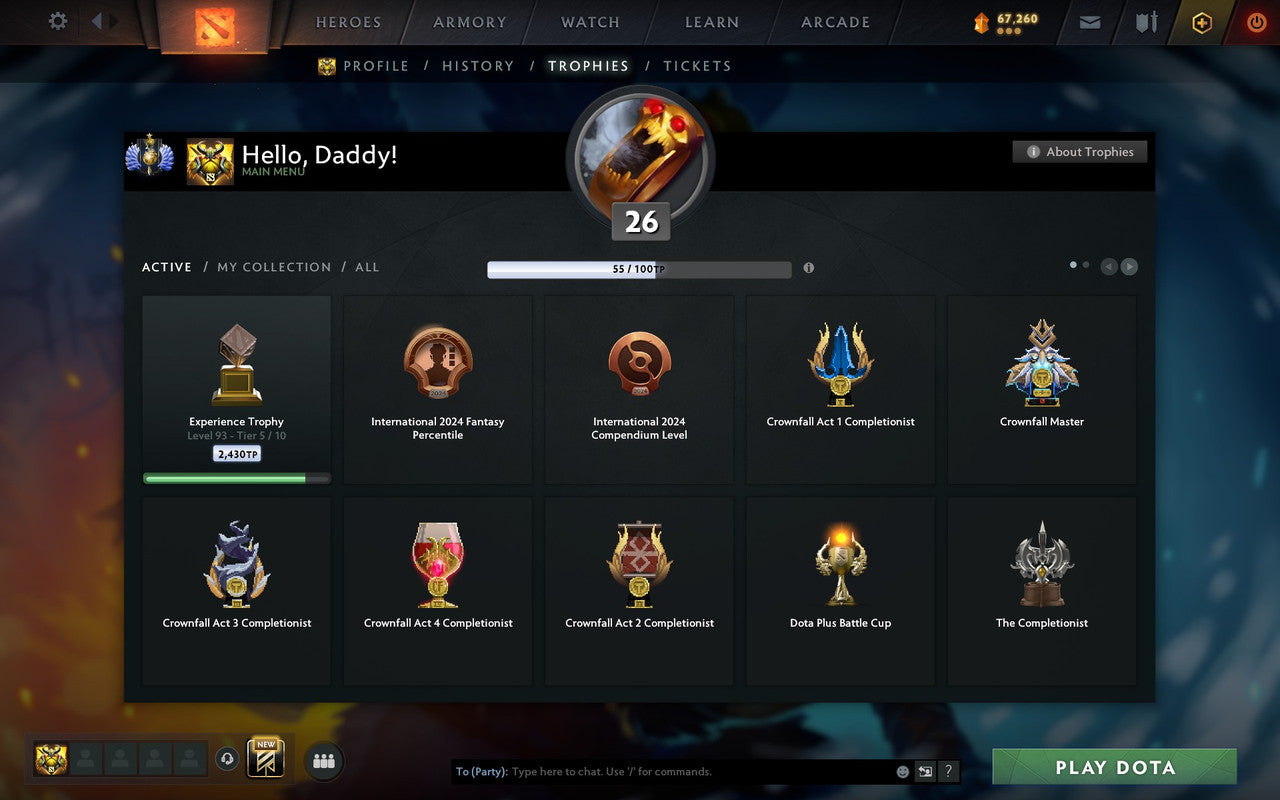This screenshot has height=800, width=1280.
Task: Select the second trophy page dot
Action: click(1086, 264)
